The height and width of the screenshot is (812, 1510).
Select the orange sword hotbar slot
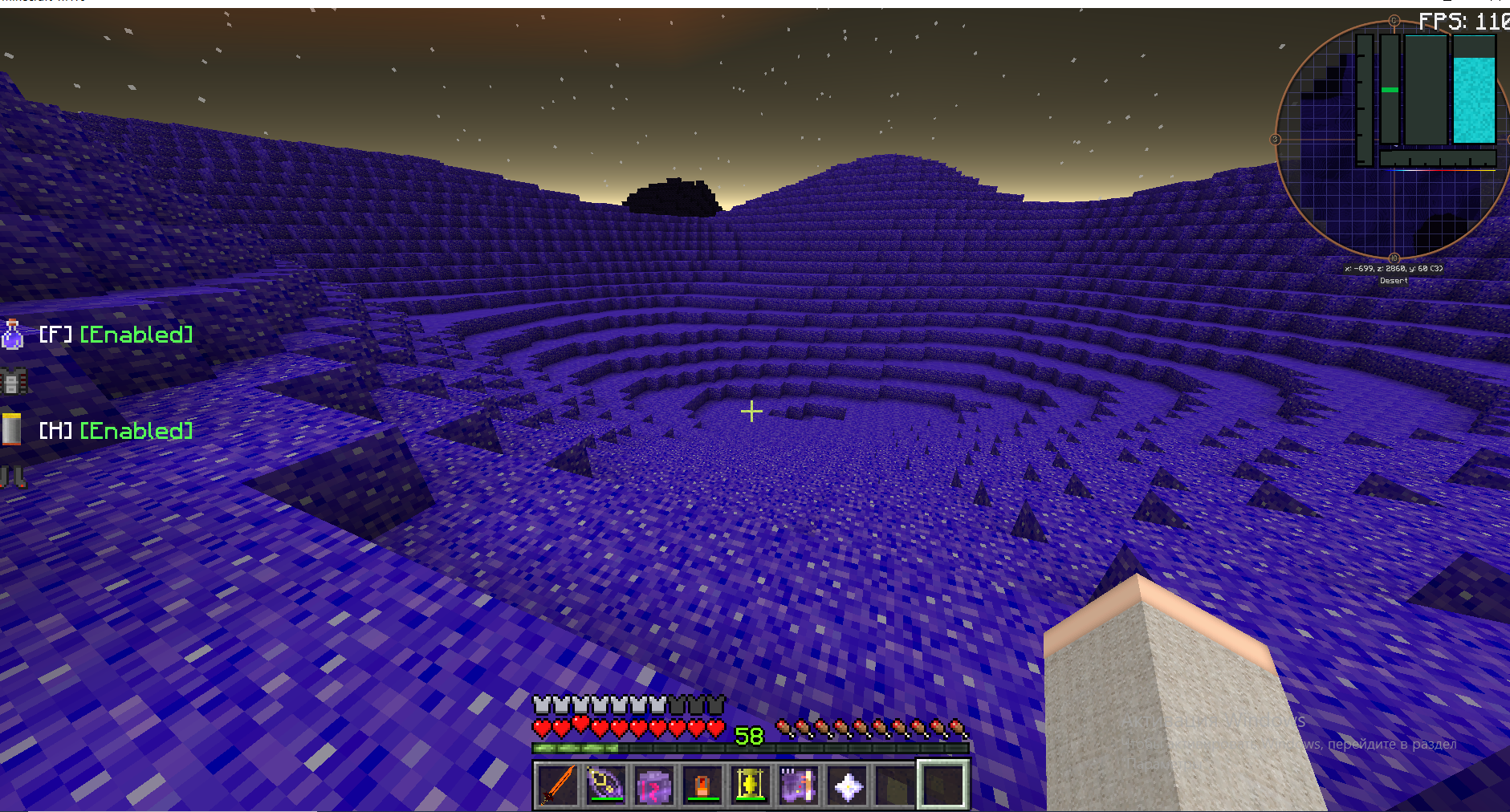coord(558,784)
